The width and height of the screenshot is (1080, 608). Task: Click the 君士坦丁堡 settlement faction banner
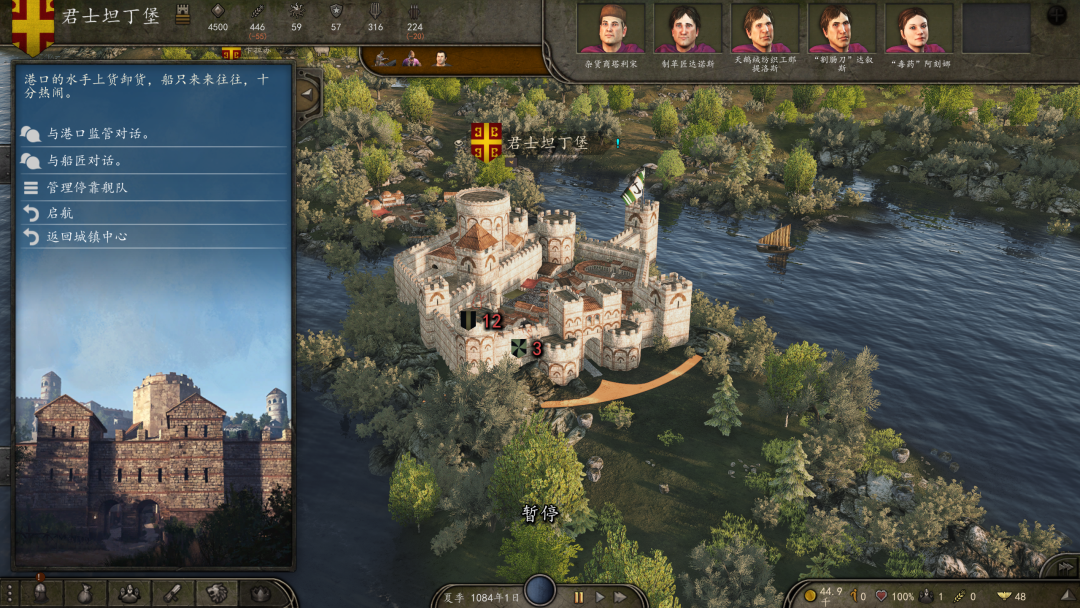(x=486, y=142)
